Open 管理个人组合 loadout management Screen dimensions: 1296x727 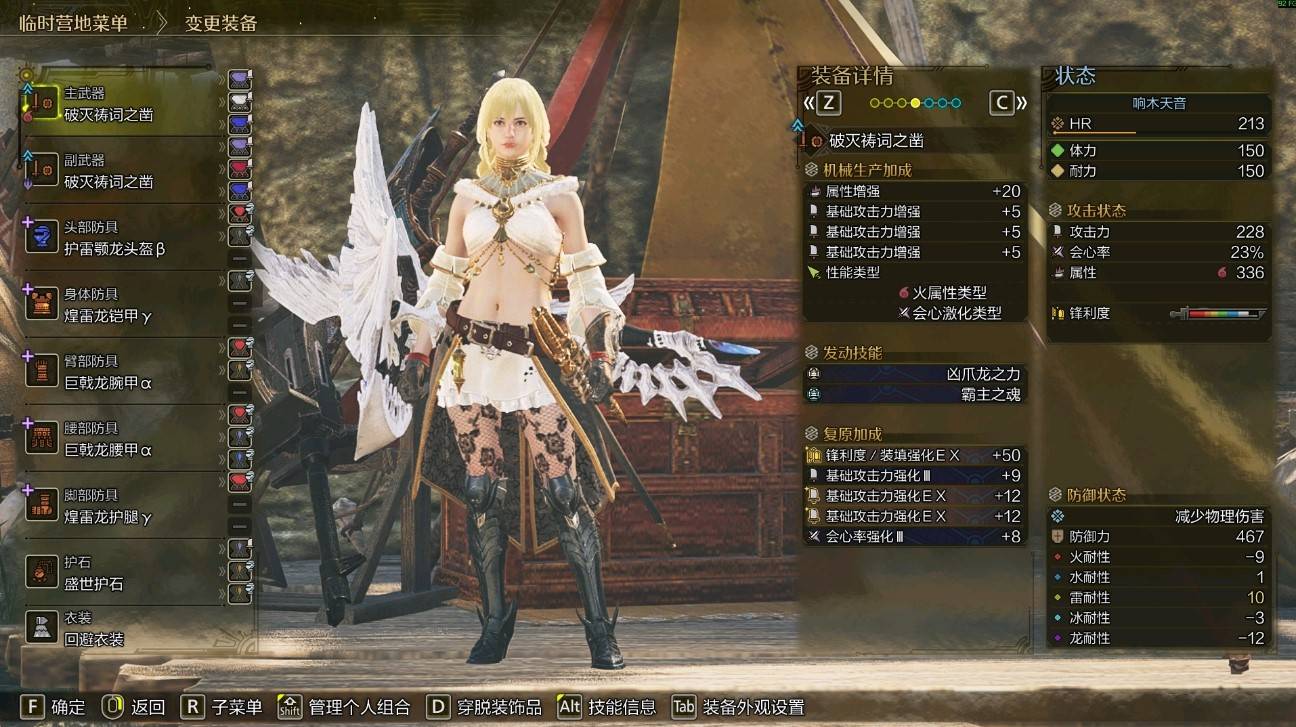344,707
